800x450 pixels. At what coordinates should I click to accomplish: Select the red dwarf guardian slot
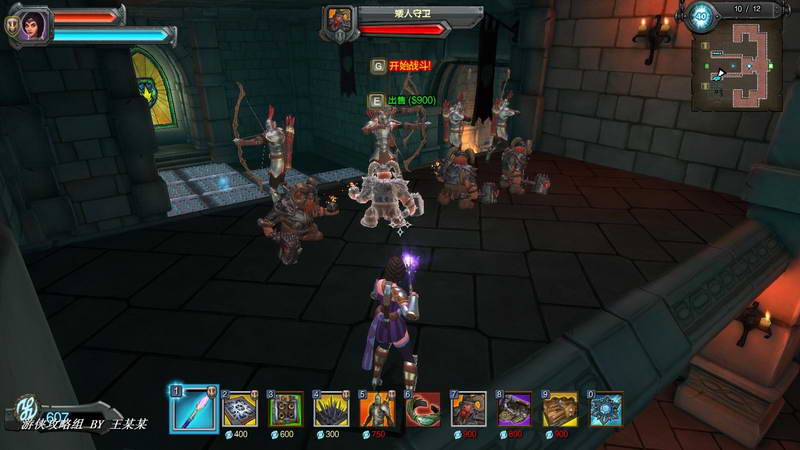[470, 409]
